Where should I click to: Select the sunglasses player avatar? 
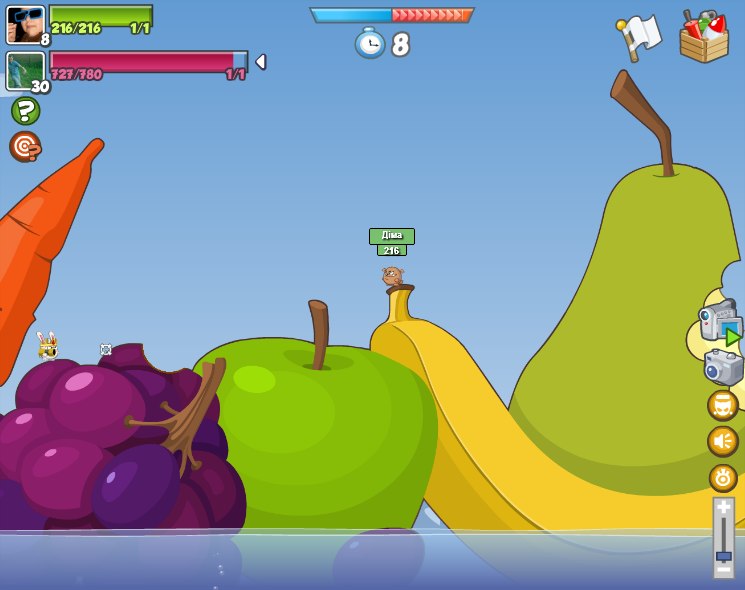pos(24,24)
